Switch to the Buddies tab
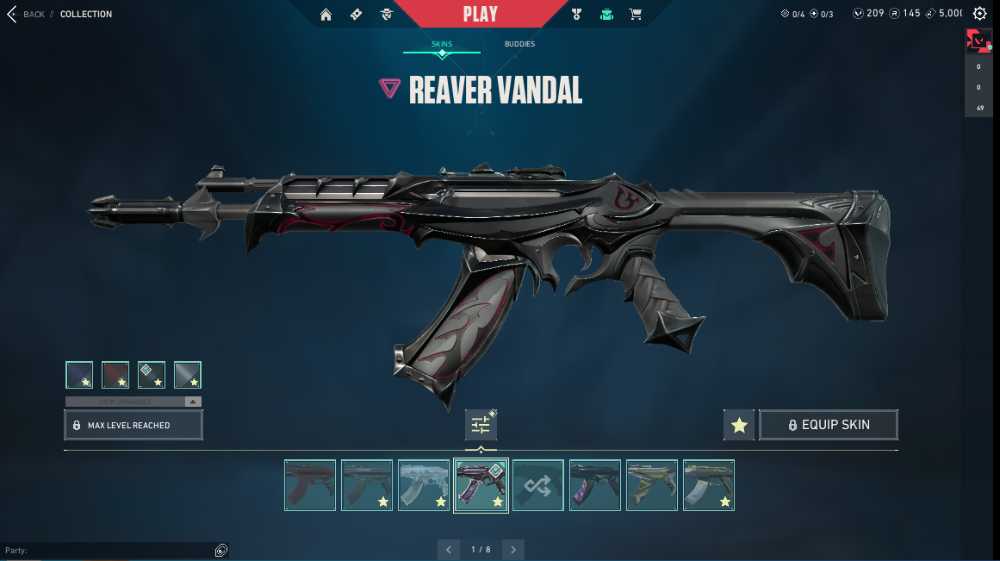 pyautogui.click(x=519, y=44)
